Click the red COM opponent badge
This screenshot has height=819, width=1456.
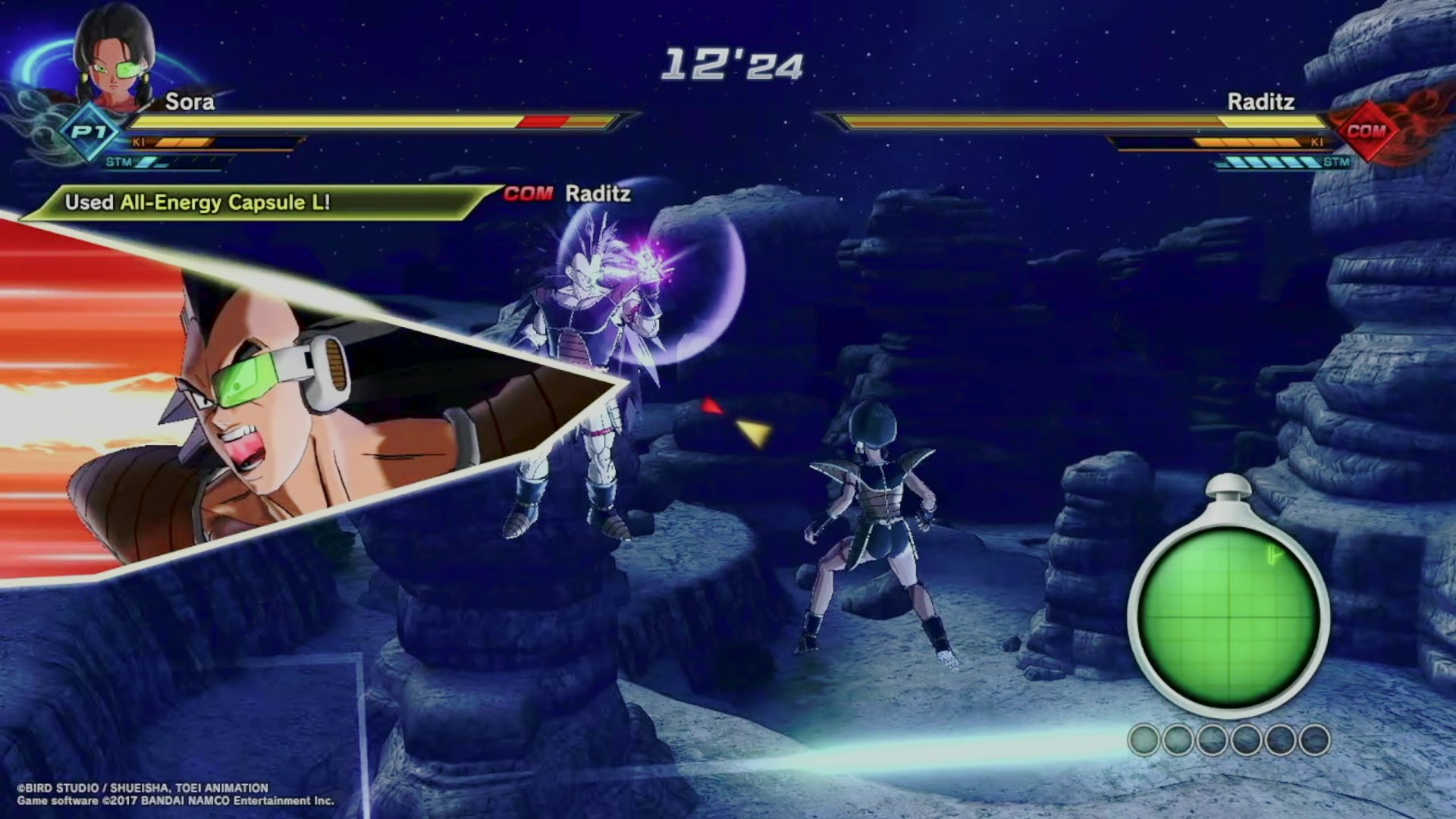(x=1366, y=131)
